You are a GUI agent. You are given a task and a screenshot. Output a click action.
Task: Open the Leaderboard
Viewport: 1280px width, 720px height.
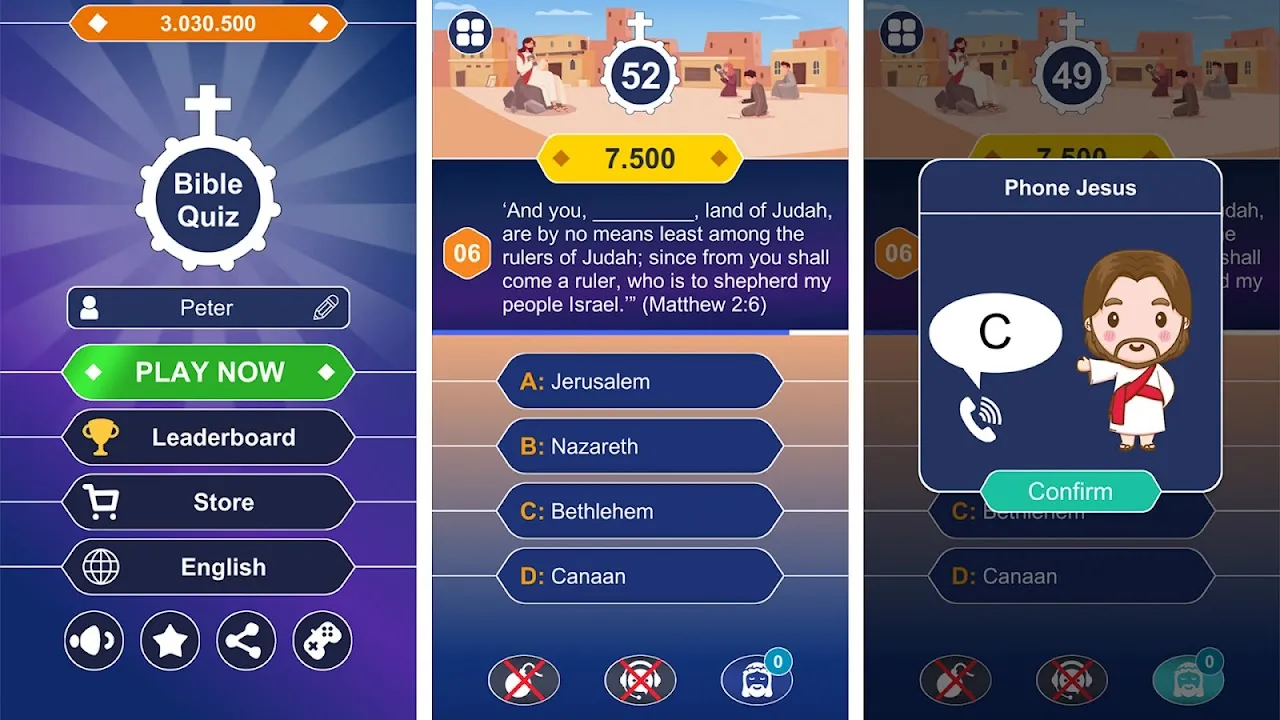coord(208,437)
